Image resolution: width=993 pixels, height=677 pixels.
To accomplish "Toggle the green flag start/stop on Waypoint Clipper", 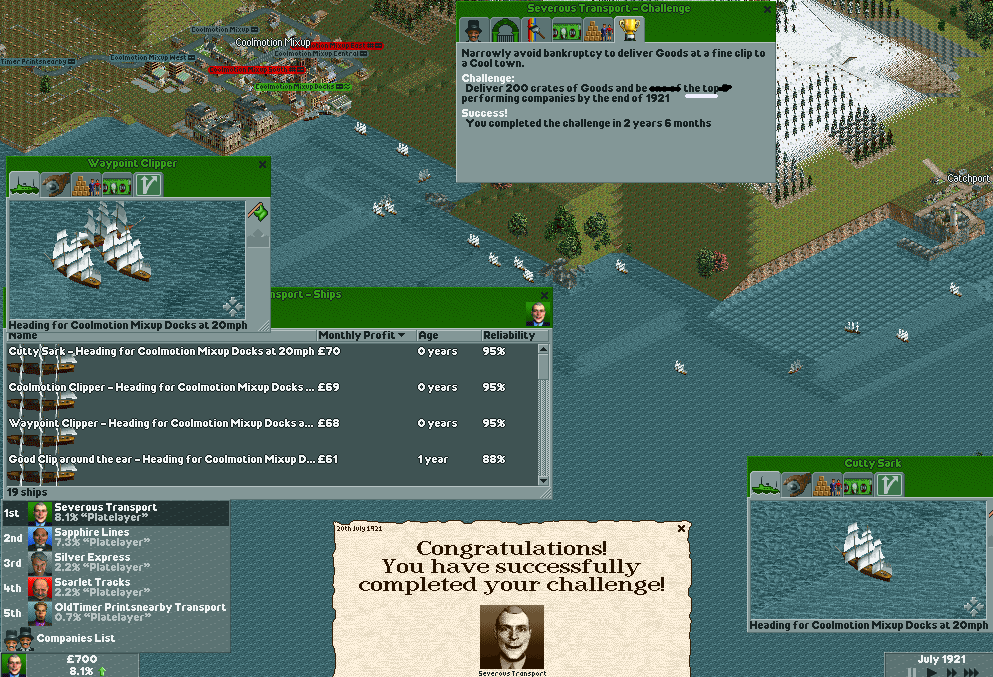I will [258, 212].
